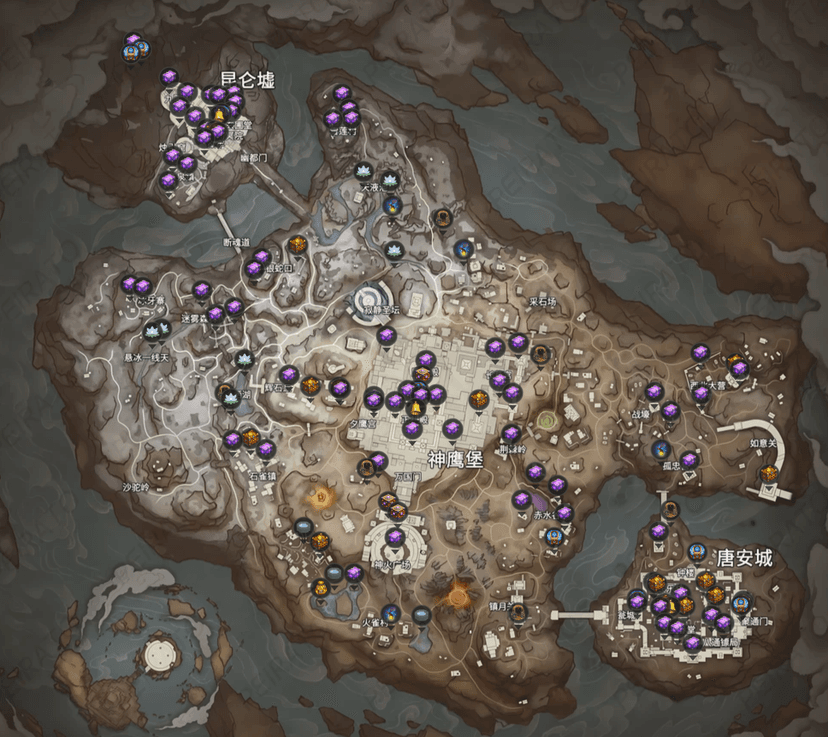Select the blue flame marker beside 孤忠
828x737 pixels.
[659, 451]
